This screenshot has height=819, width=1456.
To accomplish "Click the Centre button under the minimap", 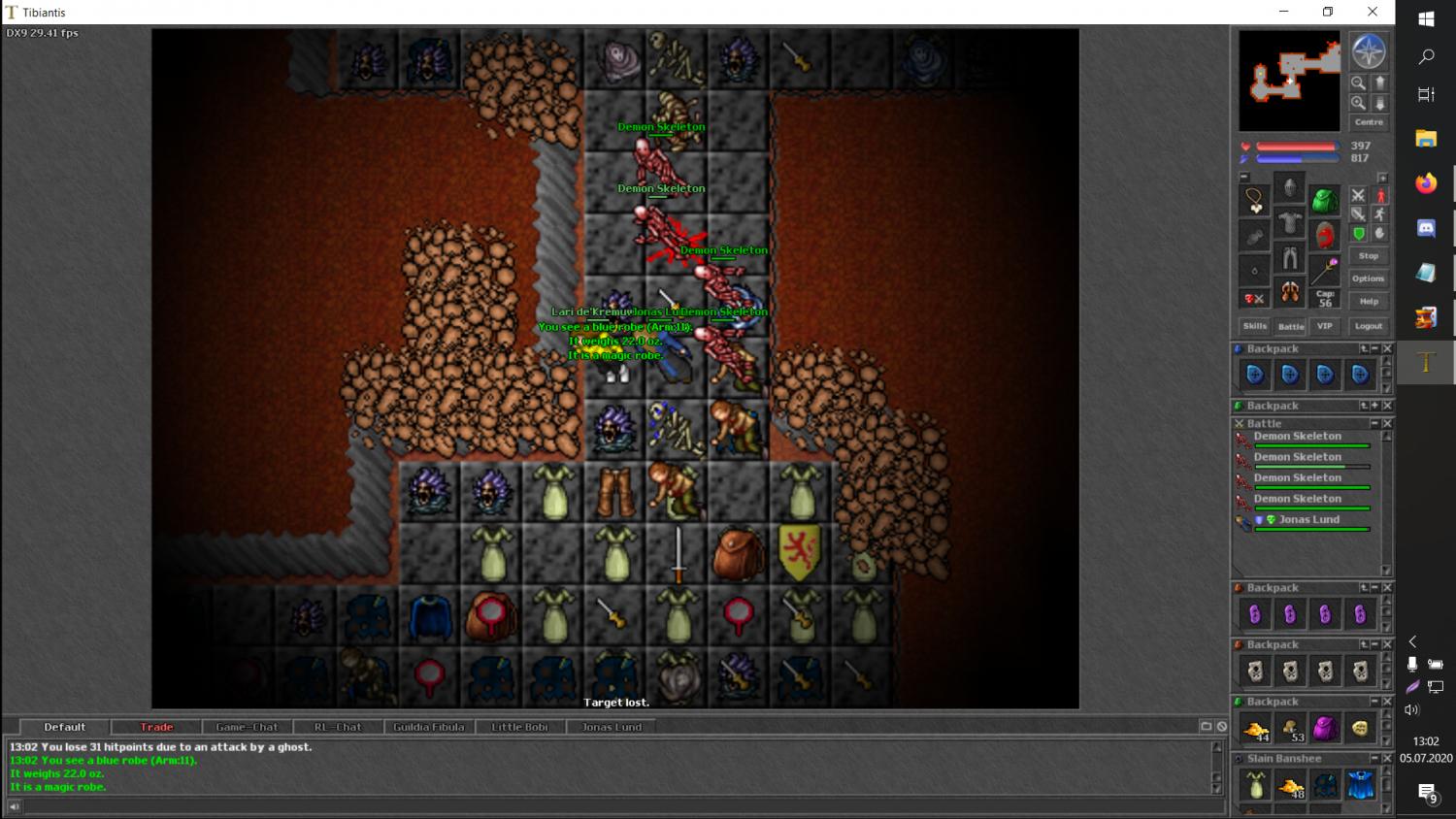I will point(1369,122).
